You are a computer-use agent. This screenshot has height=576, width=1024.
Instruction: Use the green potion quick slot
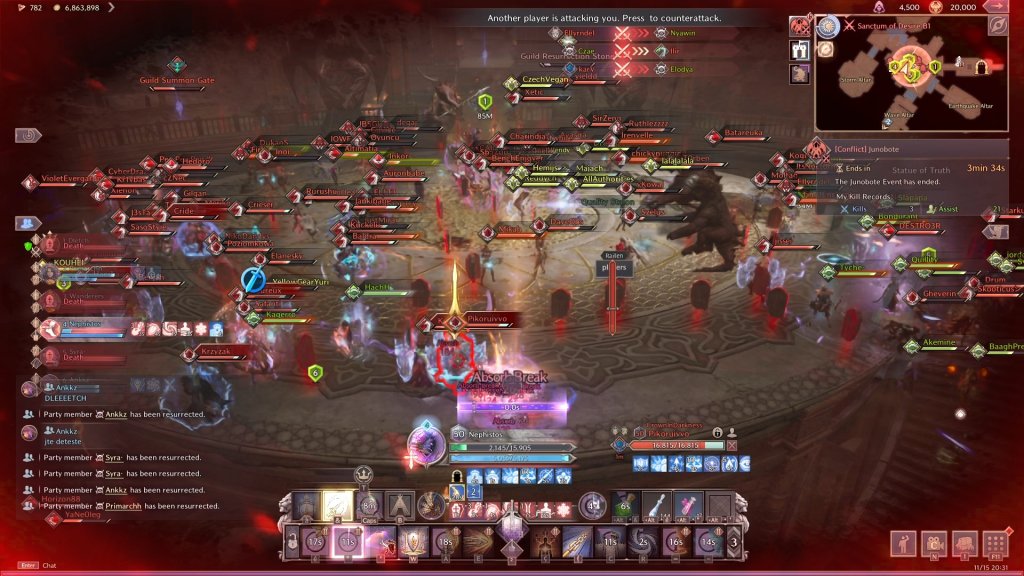[x=625, y=506]
